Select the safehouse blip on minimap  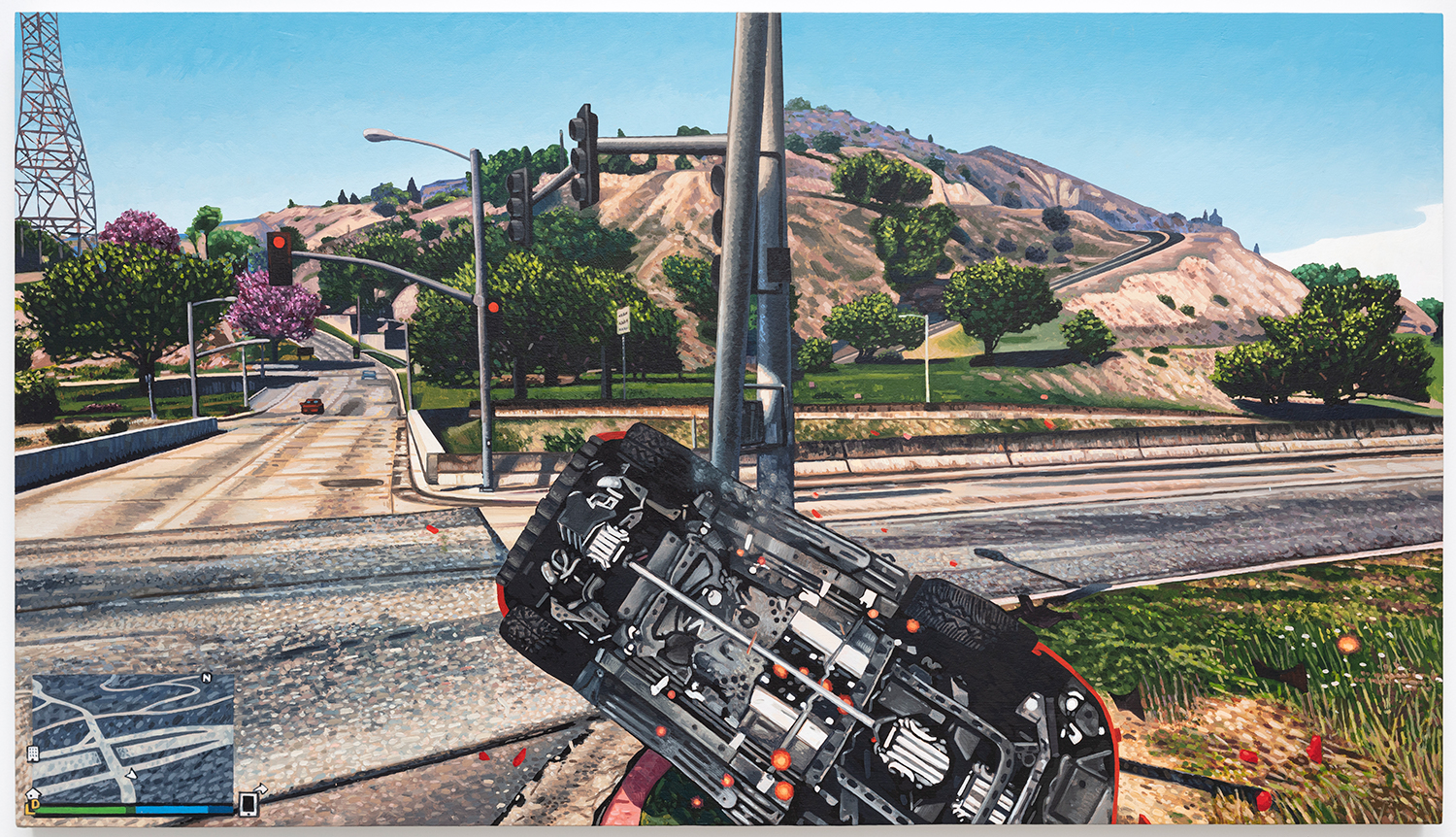[33, 793]
